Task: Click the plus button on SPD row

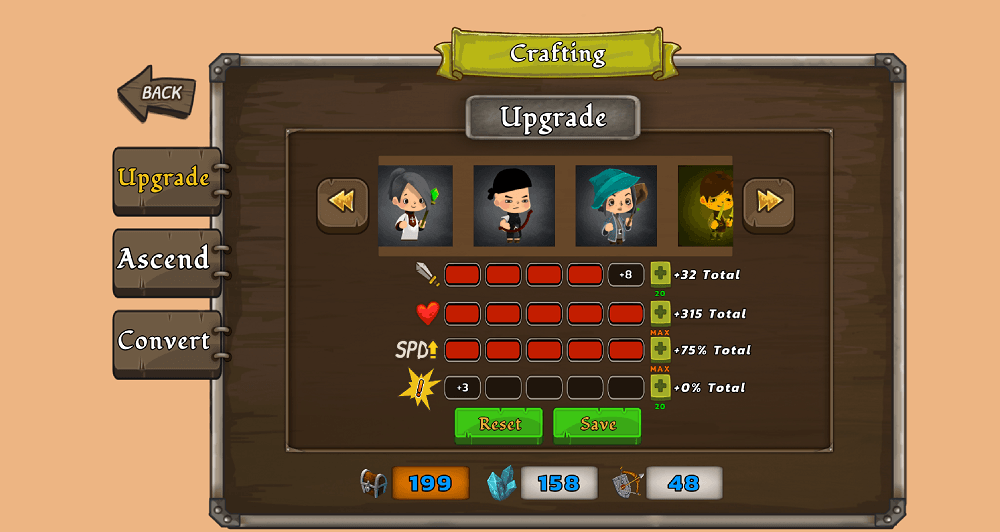Action: click(660, 349)
